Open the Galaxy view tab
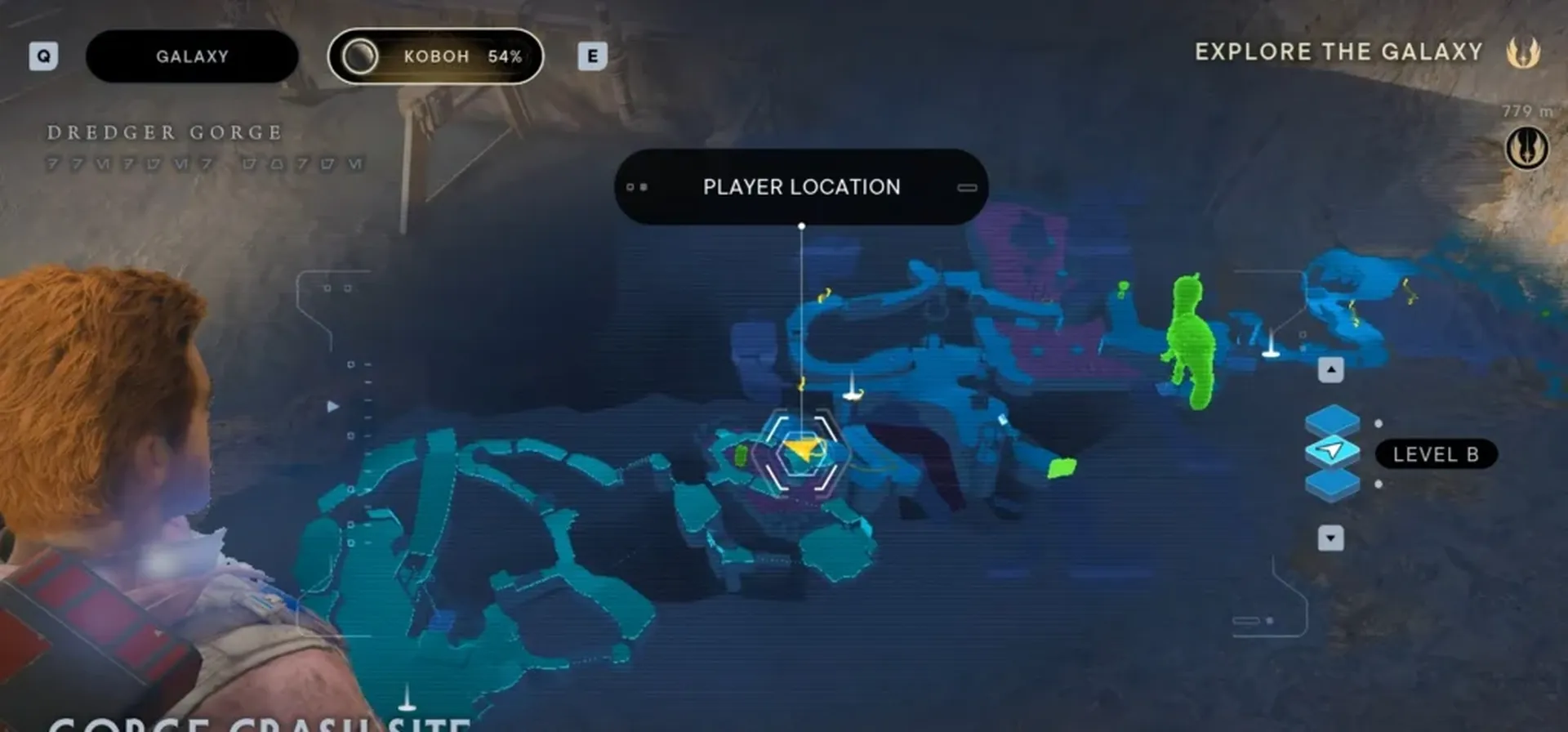The height and width of the screenshot is (732, 1568). (190, 56)
